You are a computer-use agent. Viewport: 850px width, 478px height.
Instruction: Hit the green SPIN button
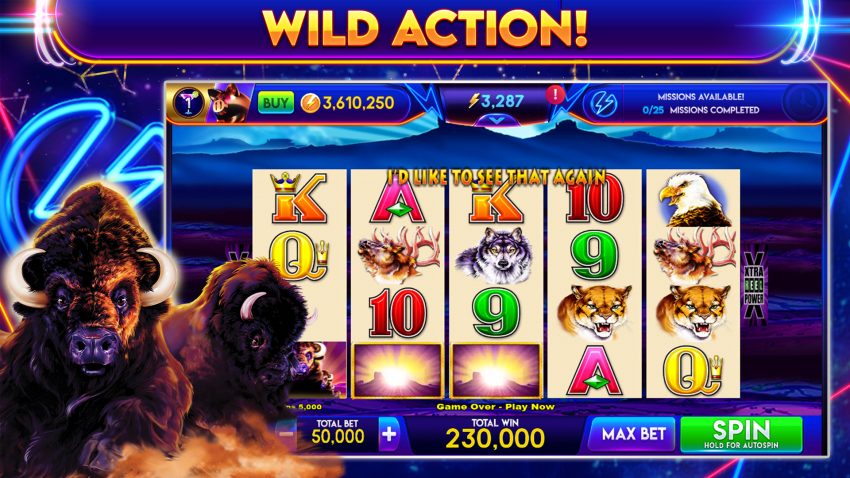point(741,434)
